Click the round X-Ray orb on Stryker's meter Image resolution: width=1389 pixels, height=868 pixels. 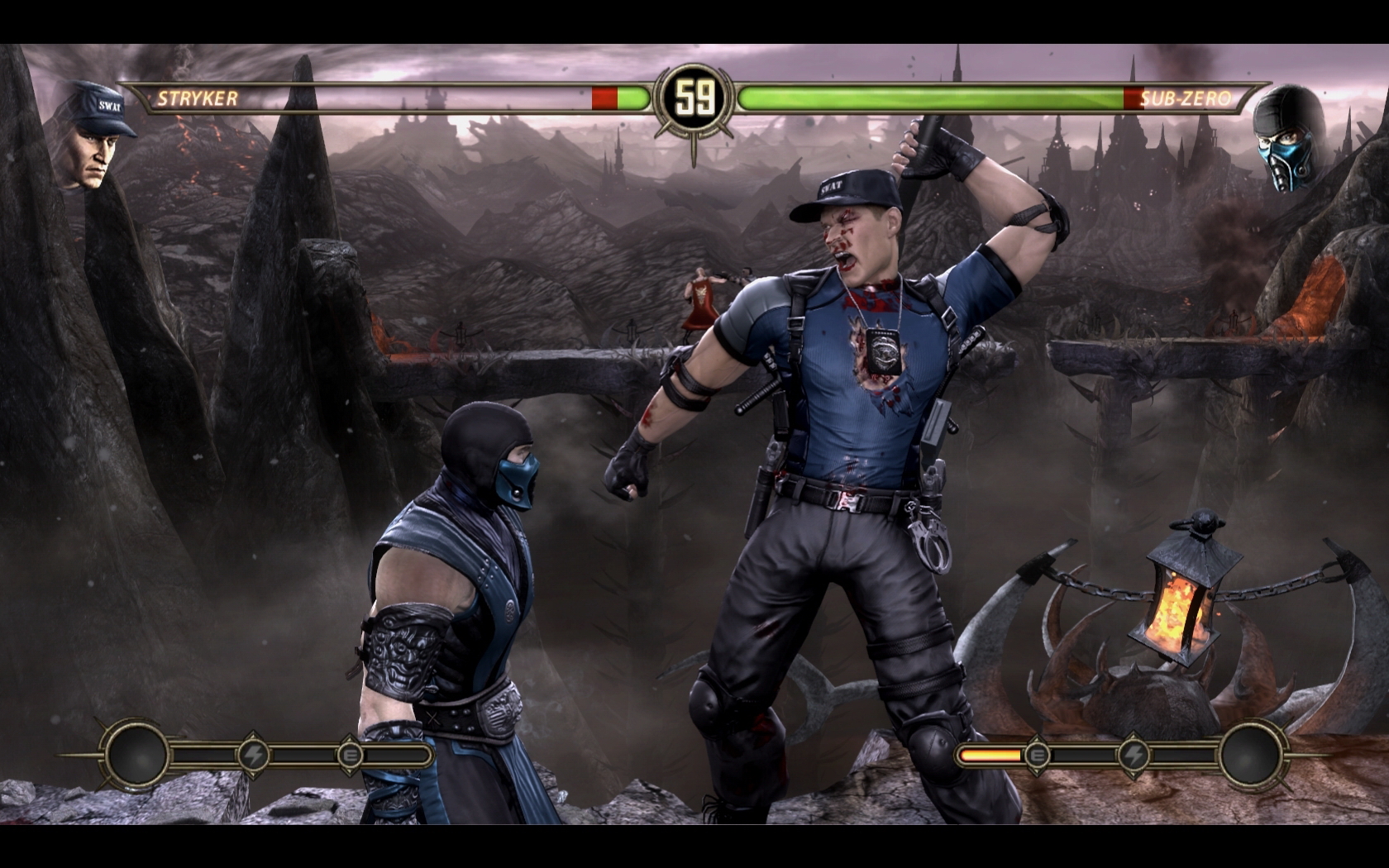click(x=136, y=755)
